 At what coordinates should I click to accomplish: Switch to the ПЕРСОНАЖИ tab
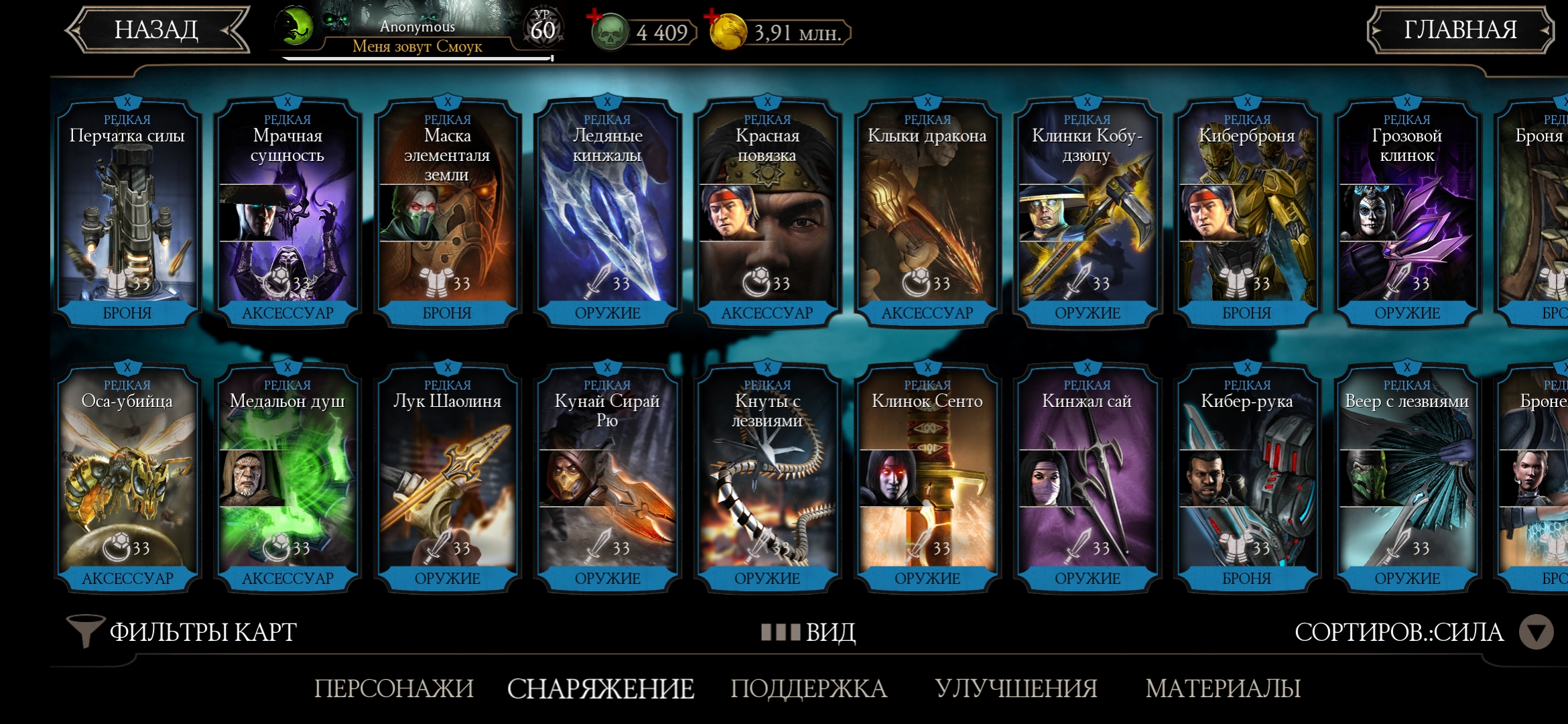pyautogui.click(x=394, y=688)
